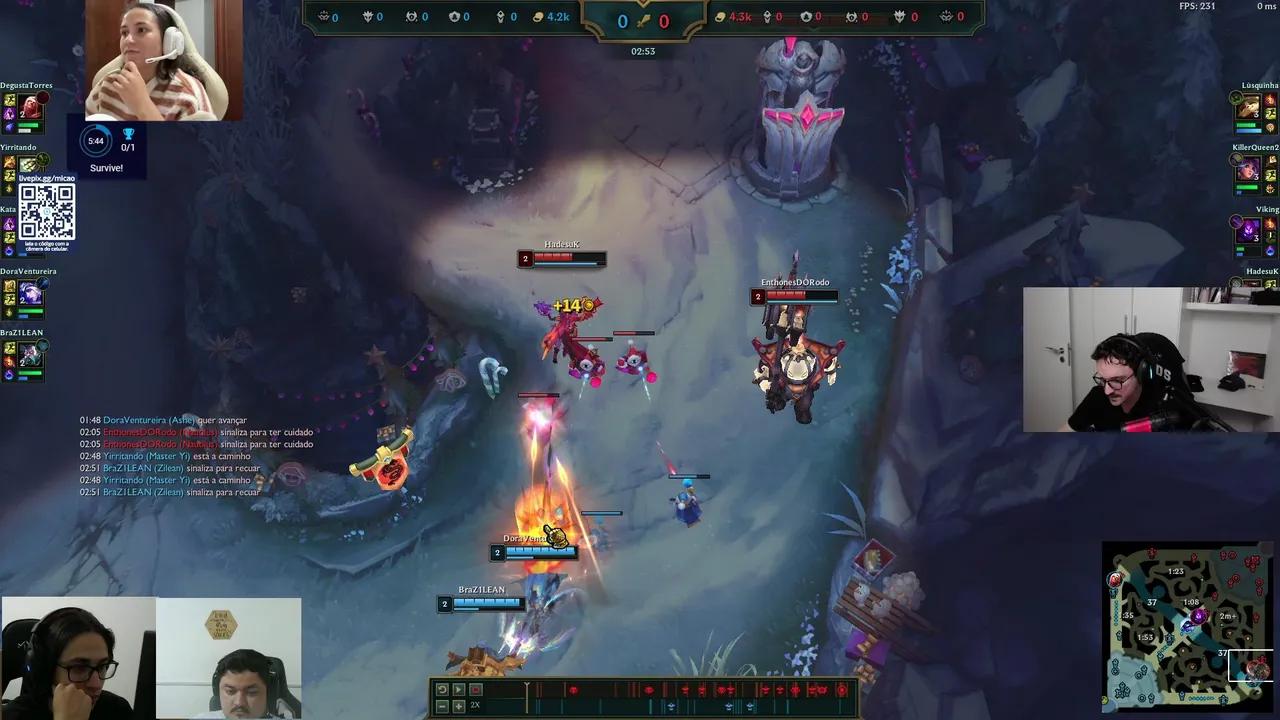This screenshot has height=720, width=1280.
Task: Click the turret icon in red team's stats
Action: (x=808, y=16)
